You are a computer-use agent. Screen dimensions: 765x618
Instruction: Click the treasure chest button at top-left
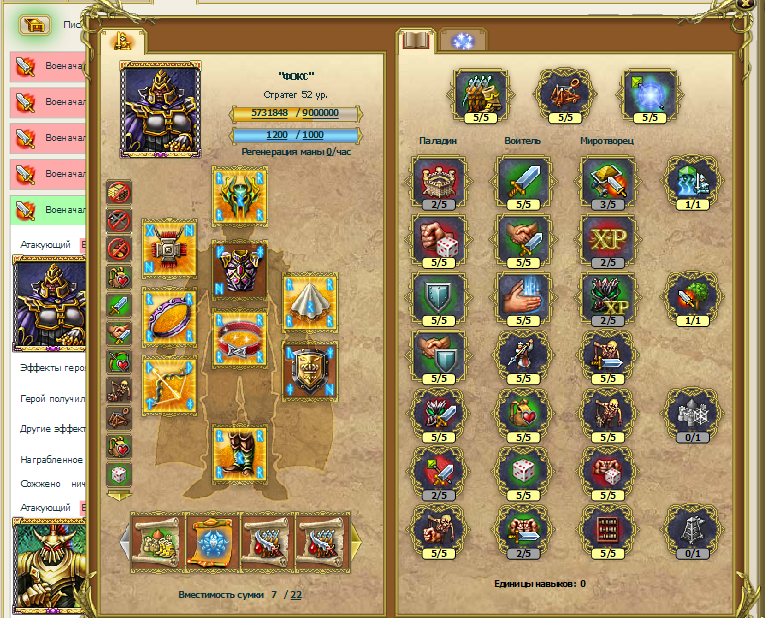tap(35, 24)
